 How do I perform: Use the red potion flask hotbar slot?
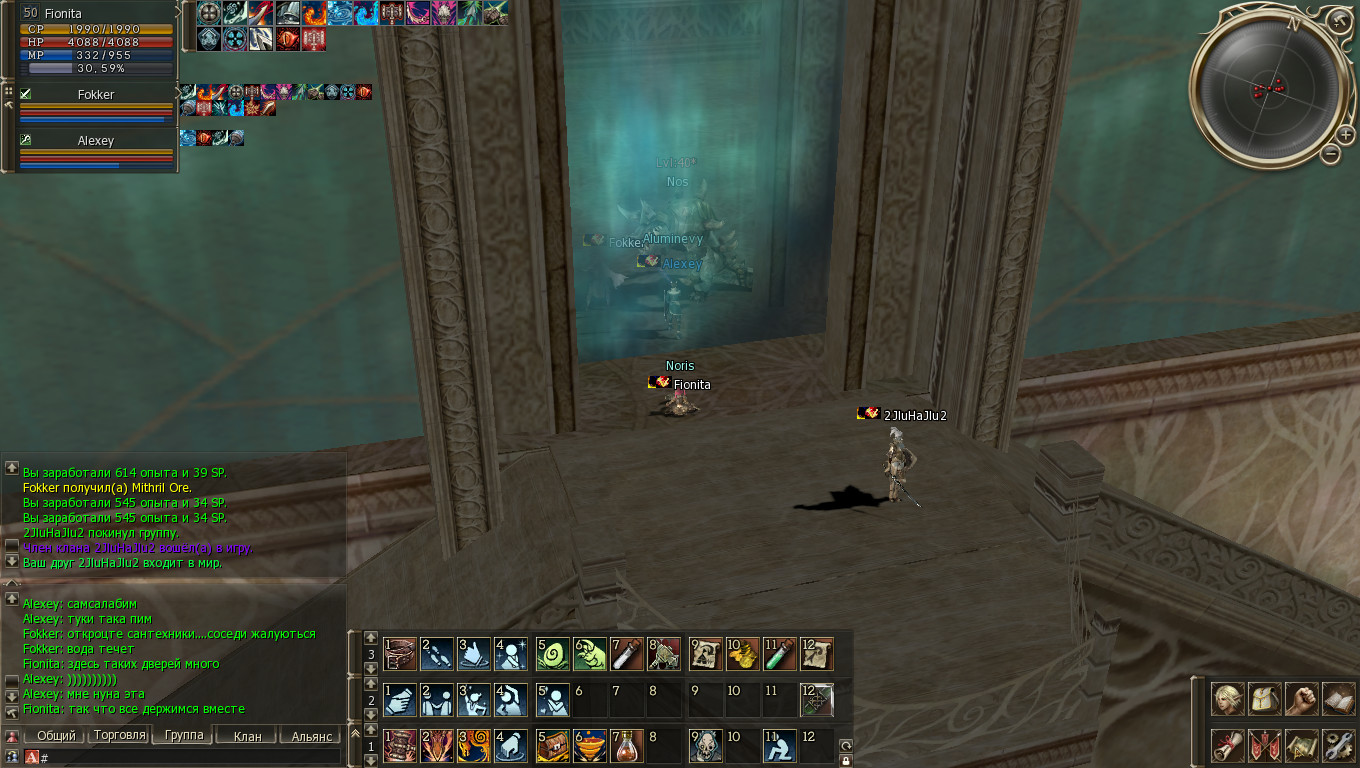coord(627,745)
